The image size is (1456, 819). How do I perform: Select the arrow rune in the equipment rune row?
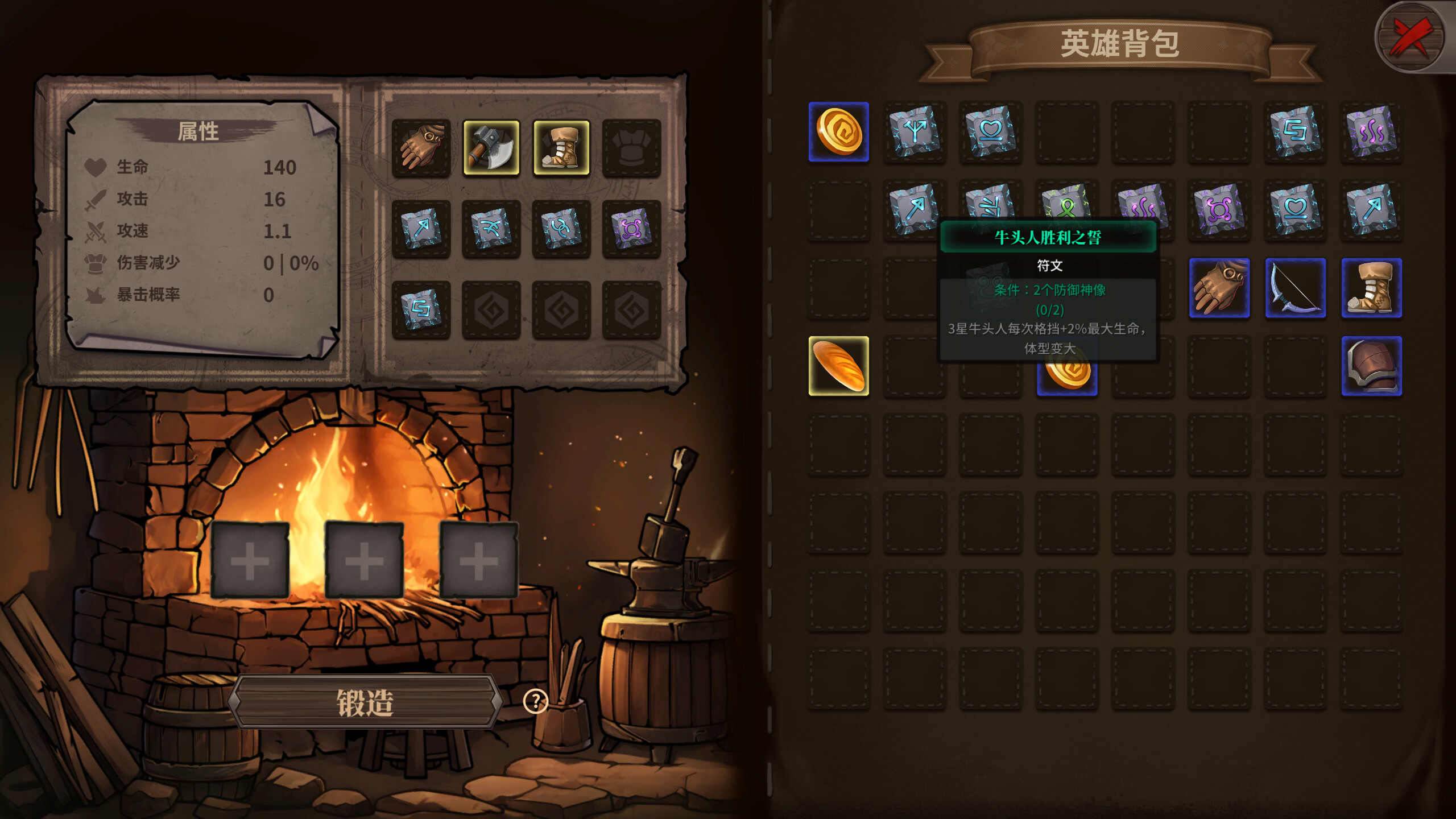[422, 229]
